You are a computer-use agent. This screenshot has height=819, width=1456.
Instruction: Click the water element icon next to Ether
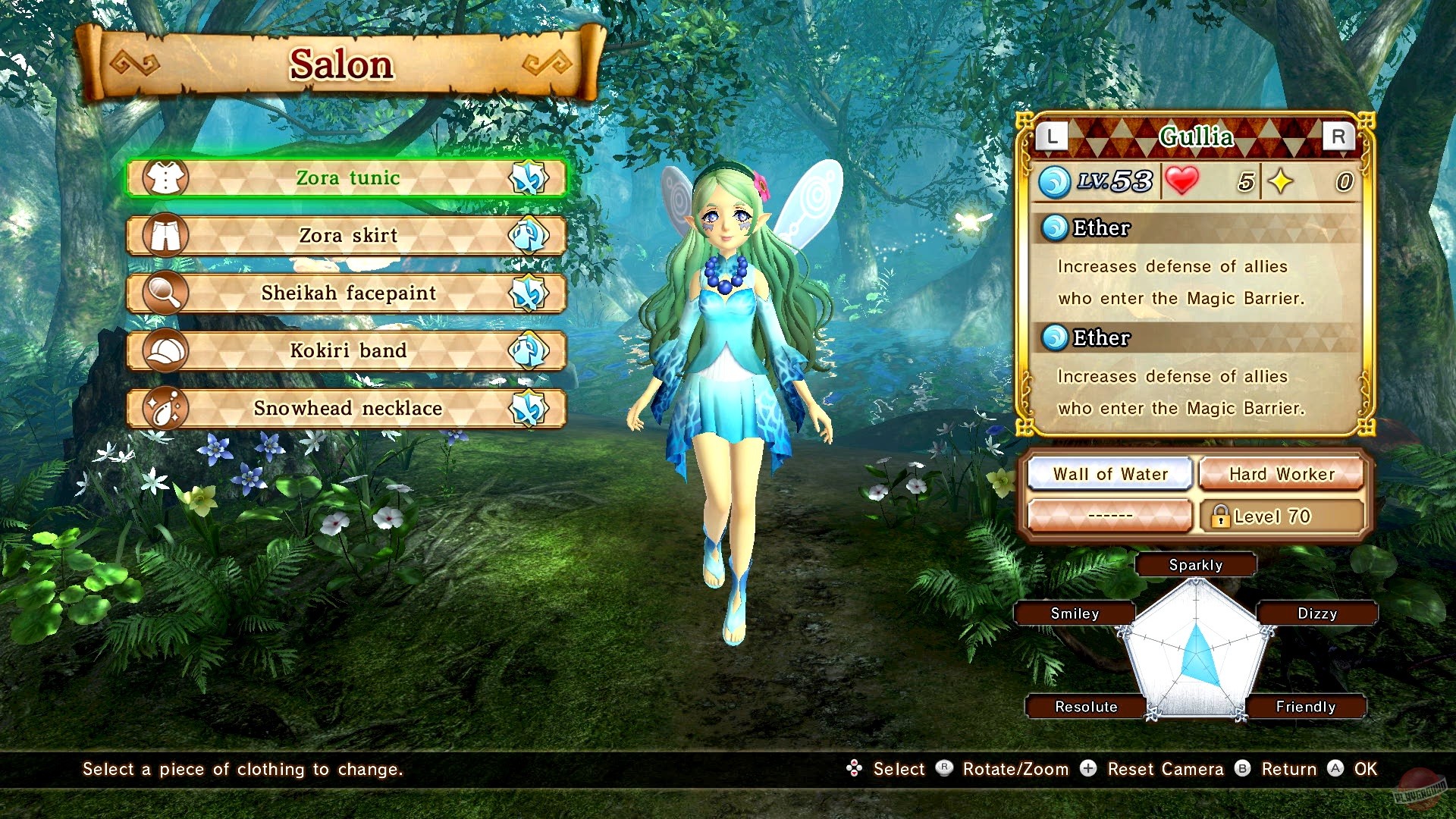point(1054,228)
